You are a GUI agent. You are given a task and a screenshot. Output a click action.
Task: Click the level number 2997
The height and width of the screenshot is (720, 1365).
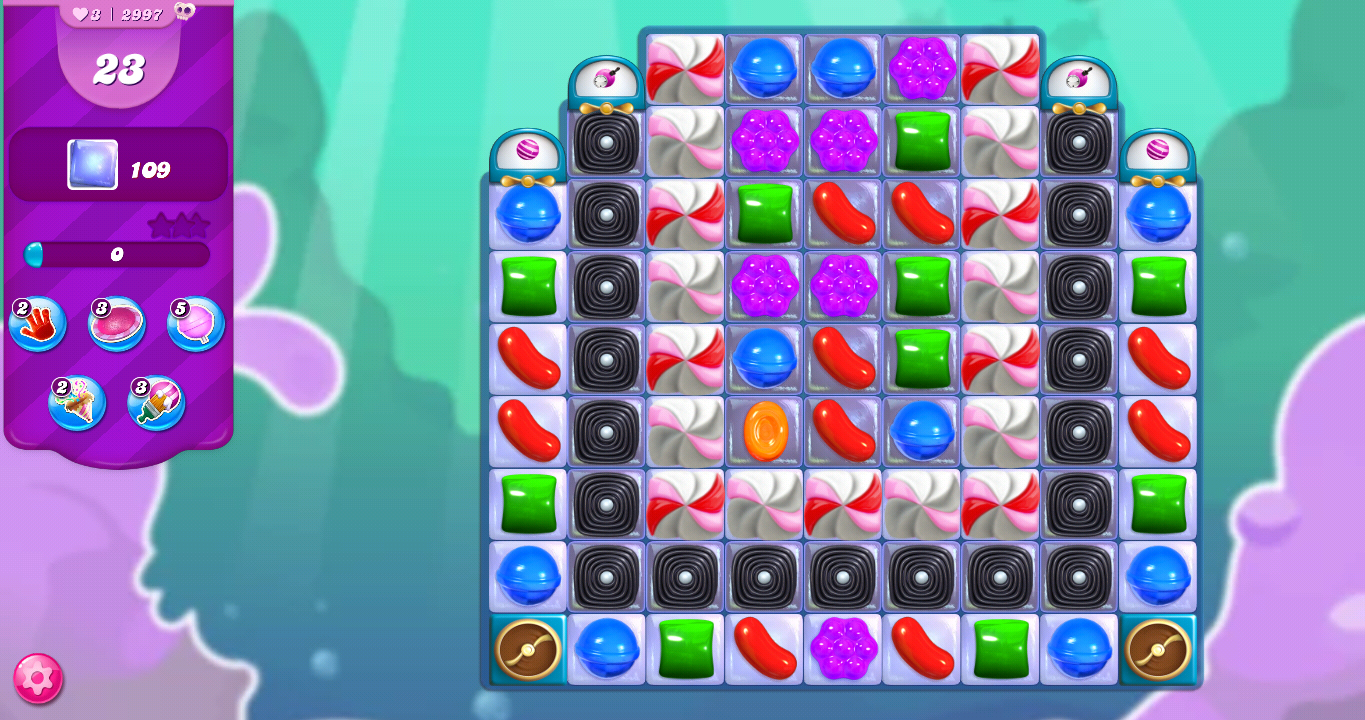click(x=141, y=14)
